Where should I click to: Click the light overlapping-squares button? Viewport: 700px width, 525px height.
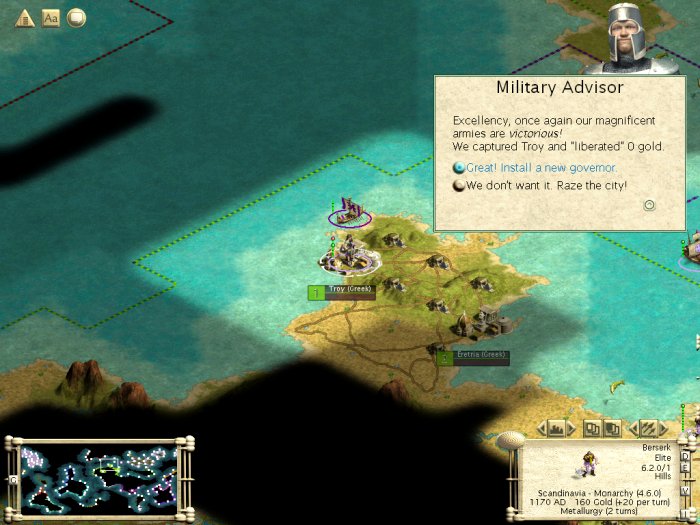pyautogui.click(x=592, y=428)
